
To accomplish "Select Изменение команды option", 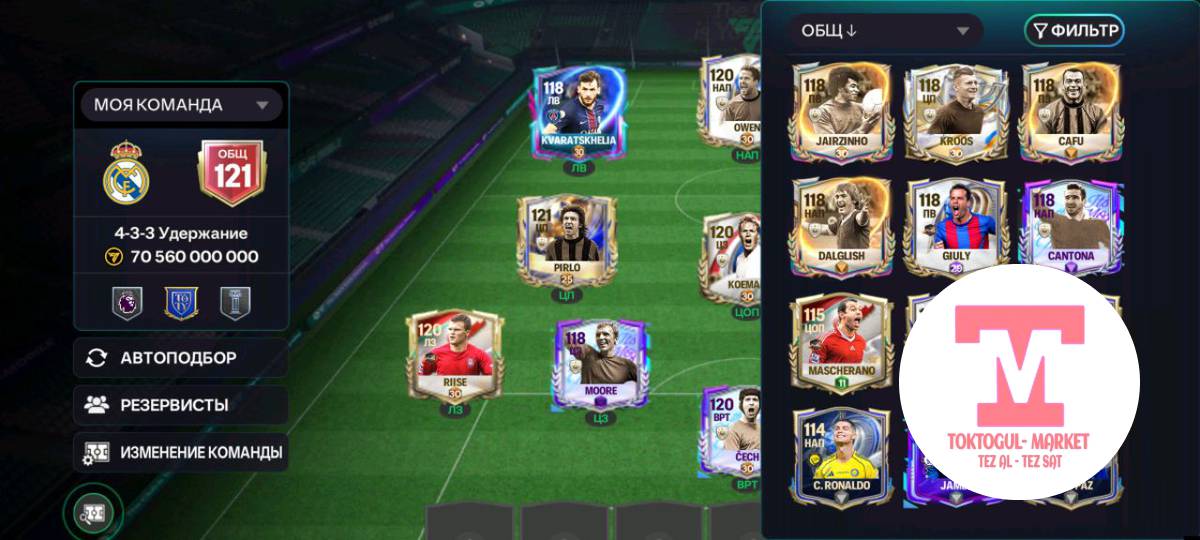I will [180, 452].
